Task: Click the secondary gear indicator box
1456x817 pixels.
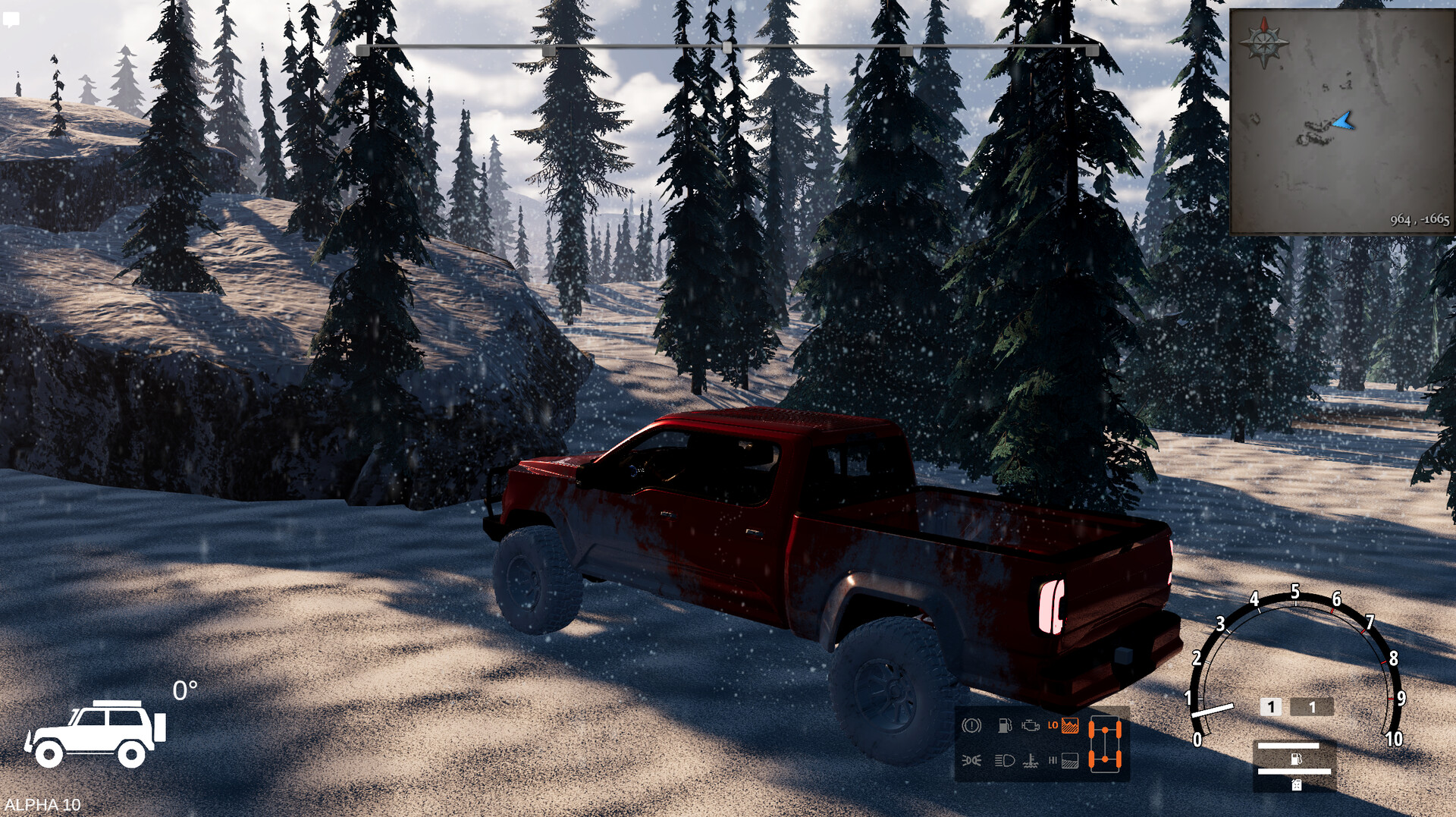Action: click(x=1311, y=707)
